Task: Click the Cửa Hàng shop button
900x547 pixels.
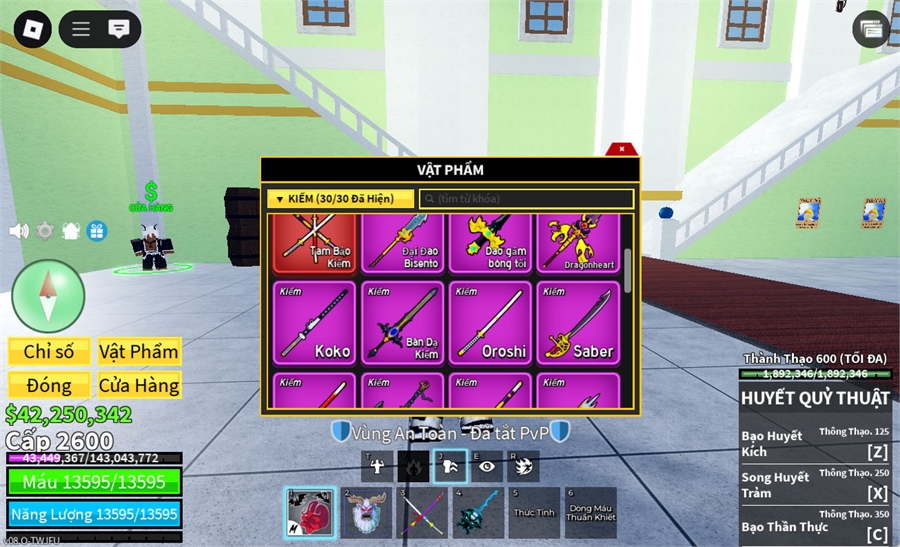Action: 139,385
